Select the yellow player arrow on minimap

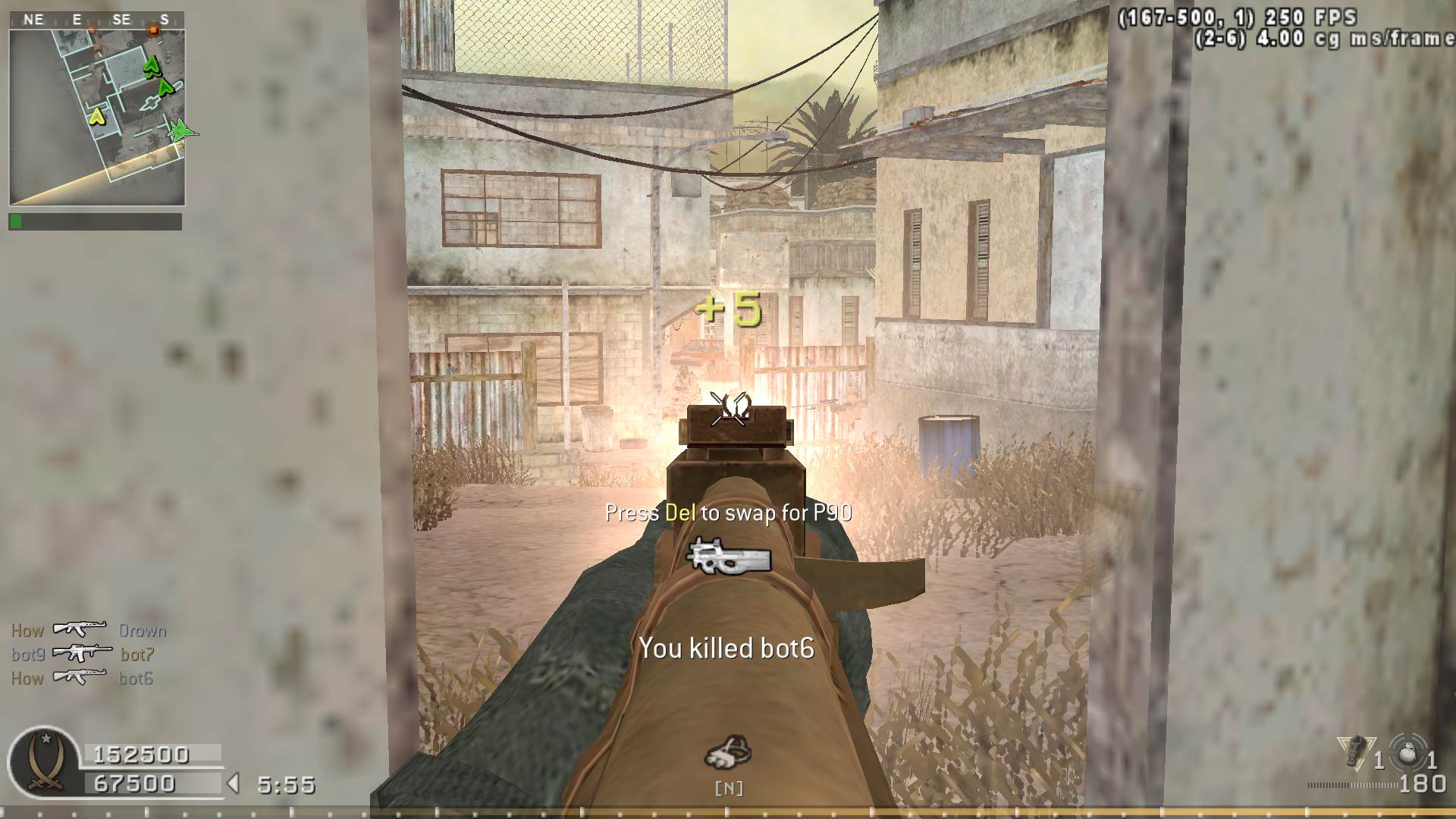(x=96, y=117)
